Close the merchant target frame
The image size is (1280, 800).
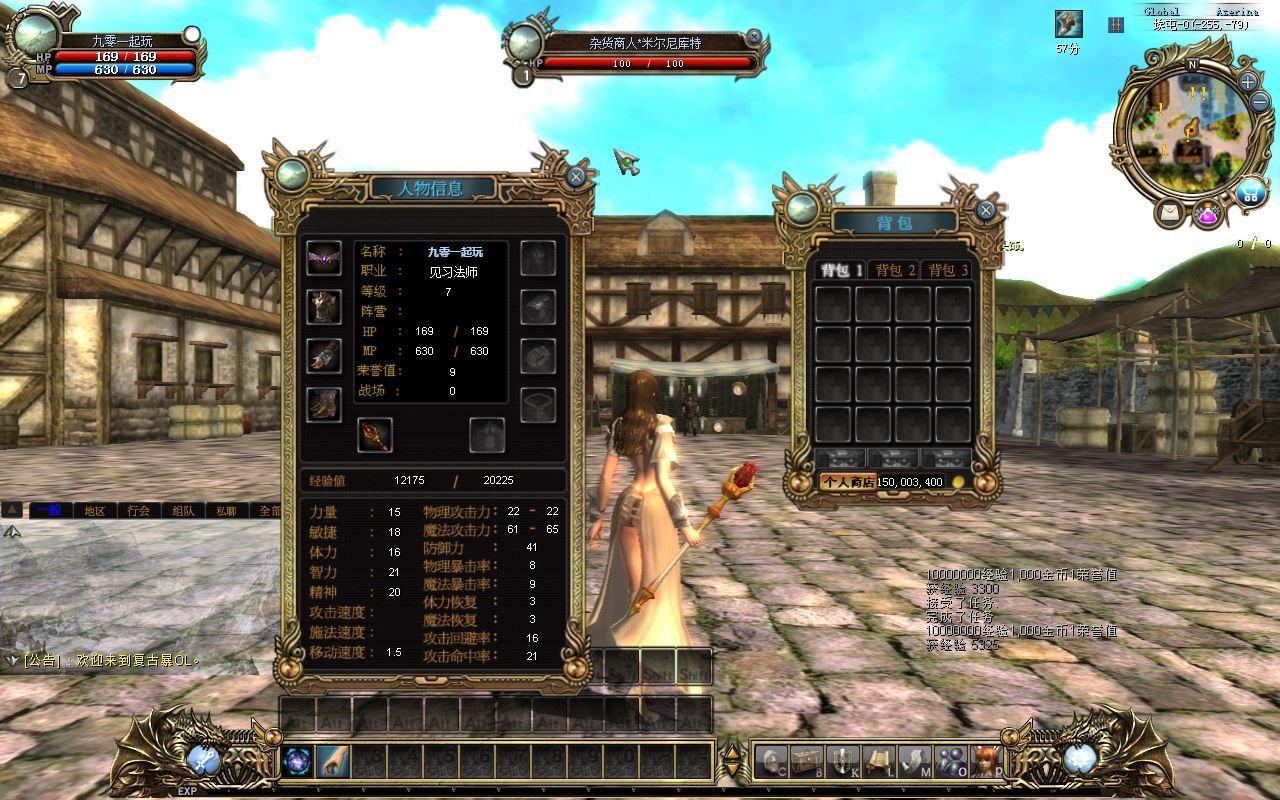coord(754,37)
